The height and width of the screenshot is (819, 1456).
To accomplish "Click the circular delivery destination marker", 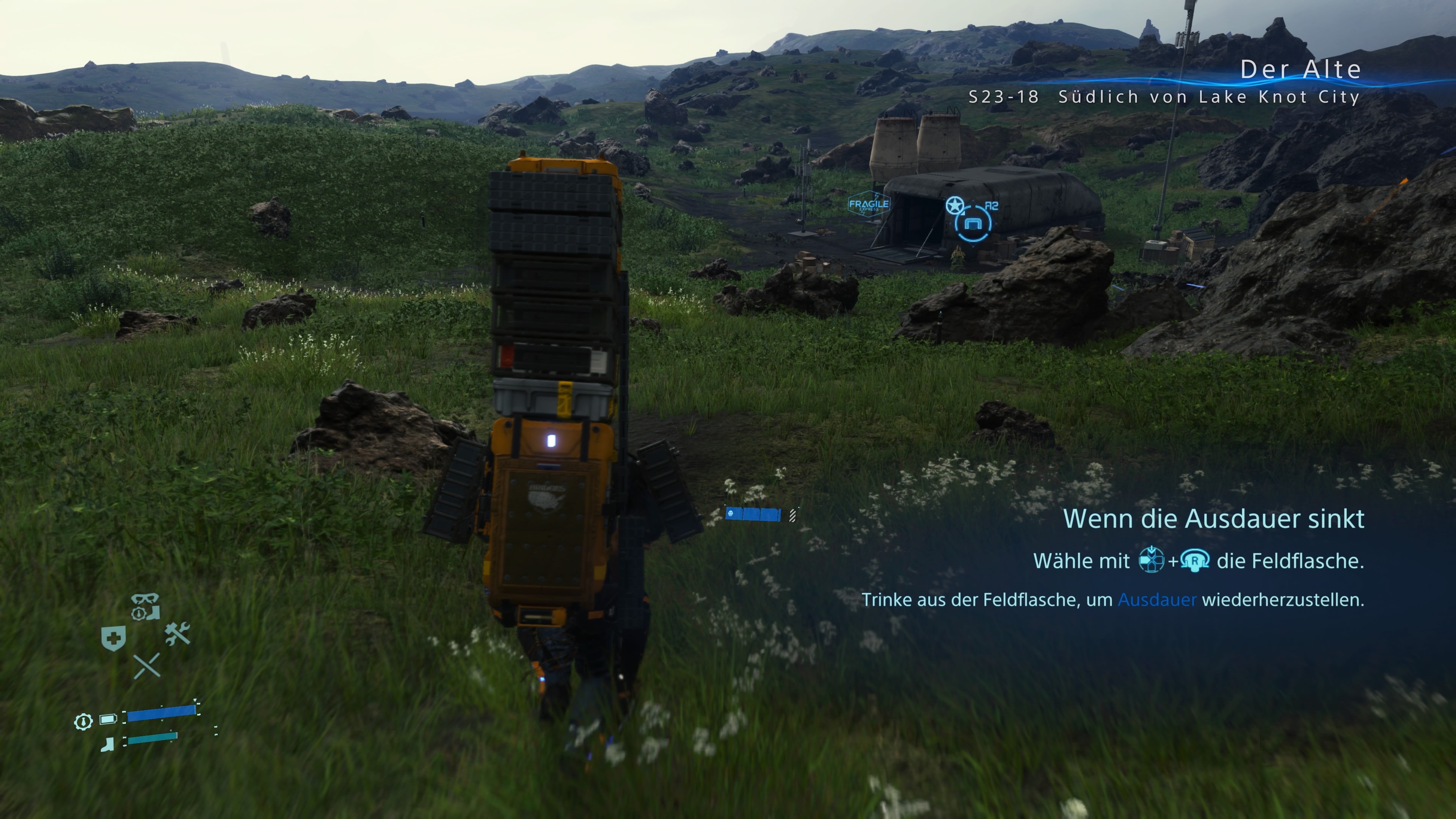I will pos(973,224).
